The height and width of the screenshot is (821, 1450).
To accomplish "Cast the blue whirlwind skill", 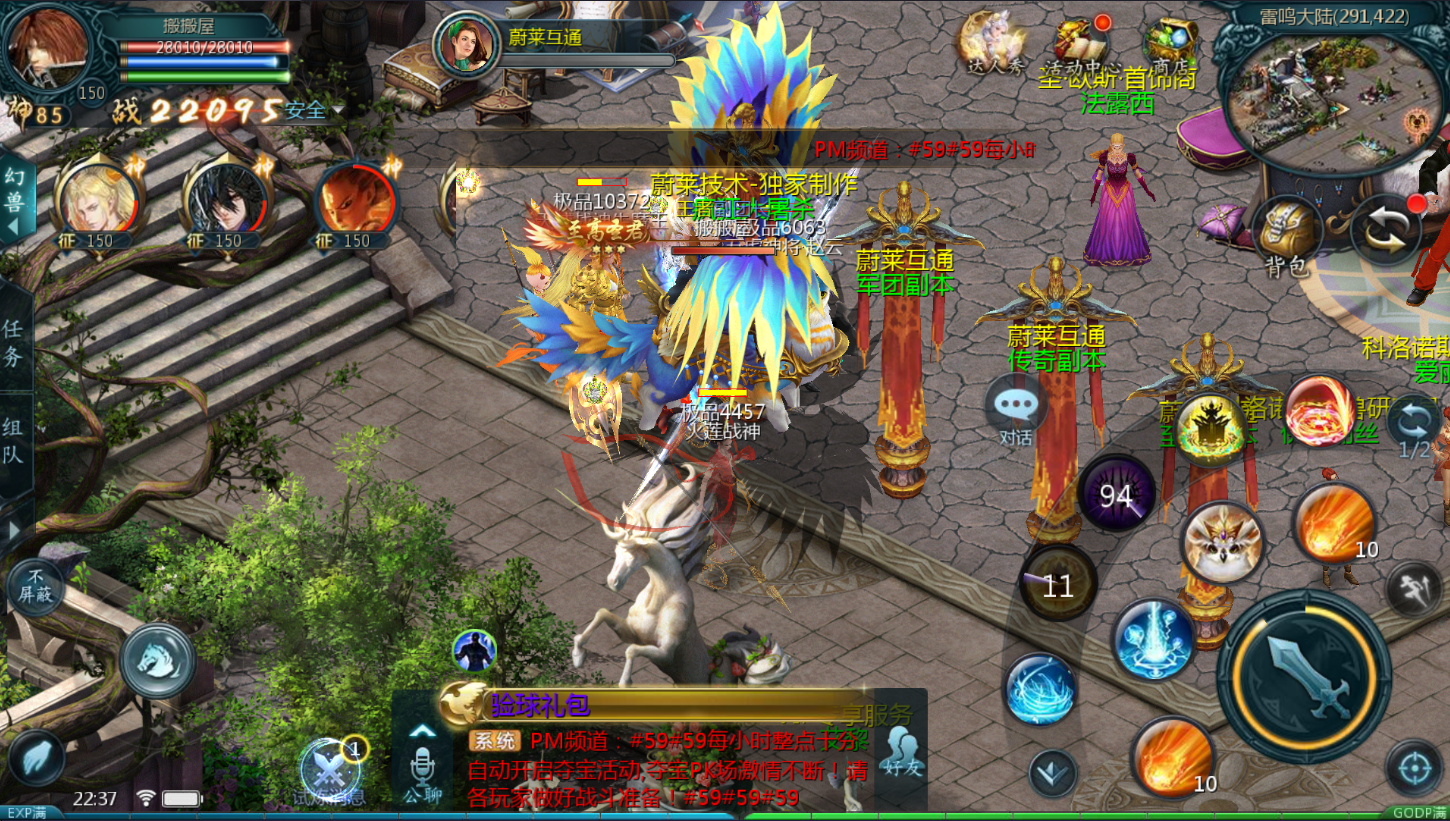I will click(1041, 688).
